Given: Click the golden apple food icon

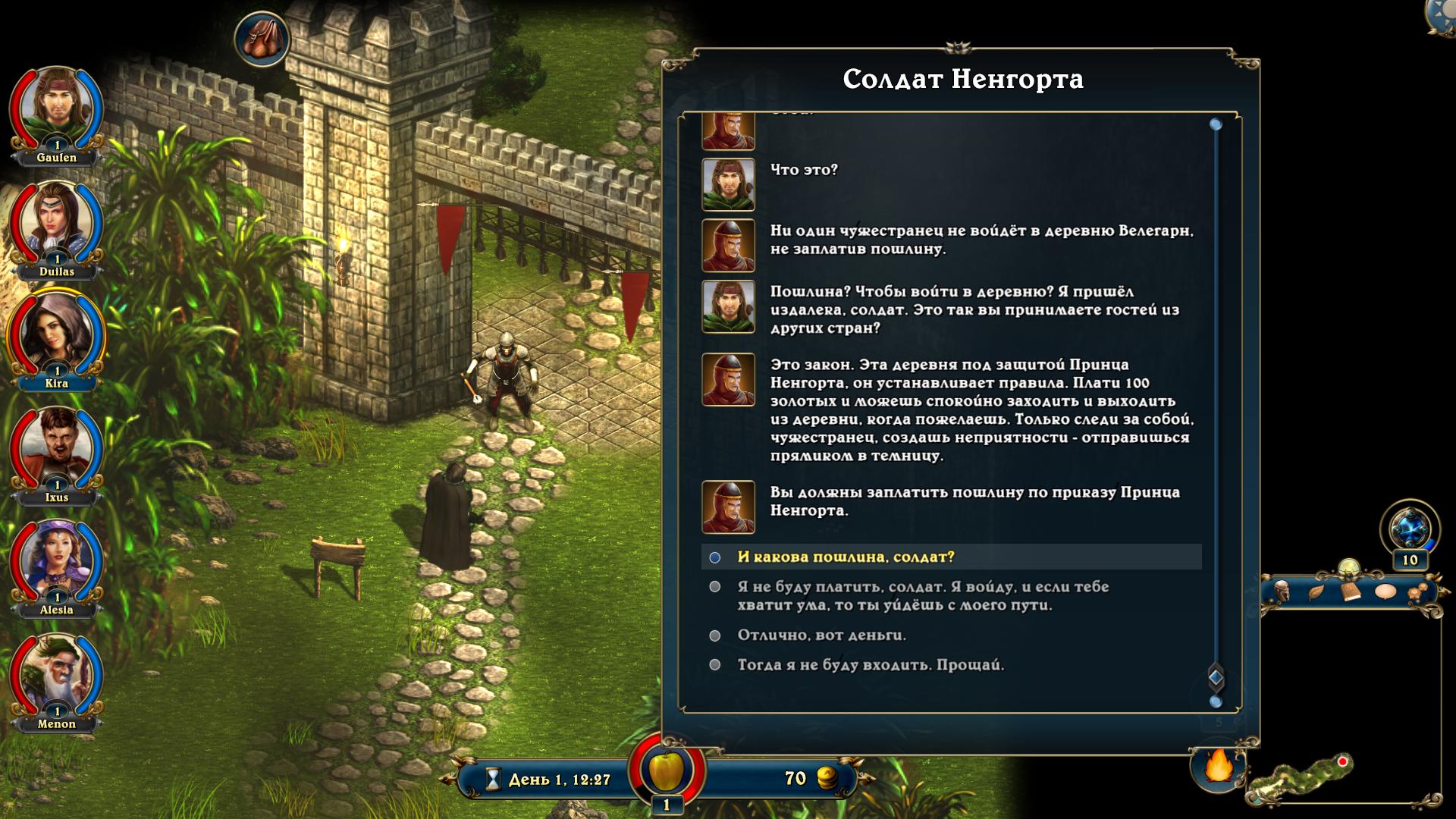Looking at the screenshot, I should pyautogui.click(x=667, y=770).
